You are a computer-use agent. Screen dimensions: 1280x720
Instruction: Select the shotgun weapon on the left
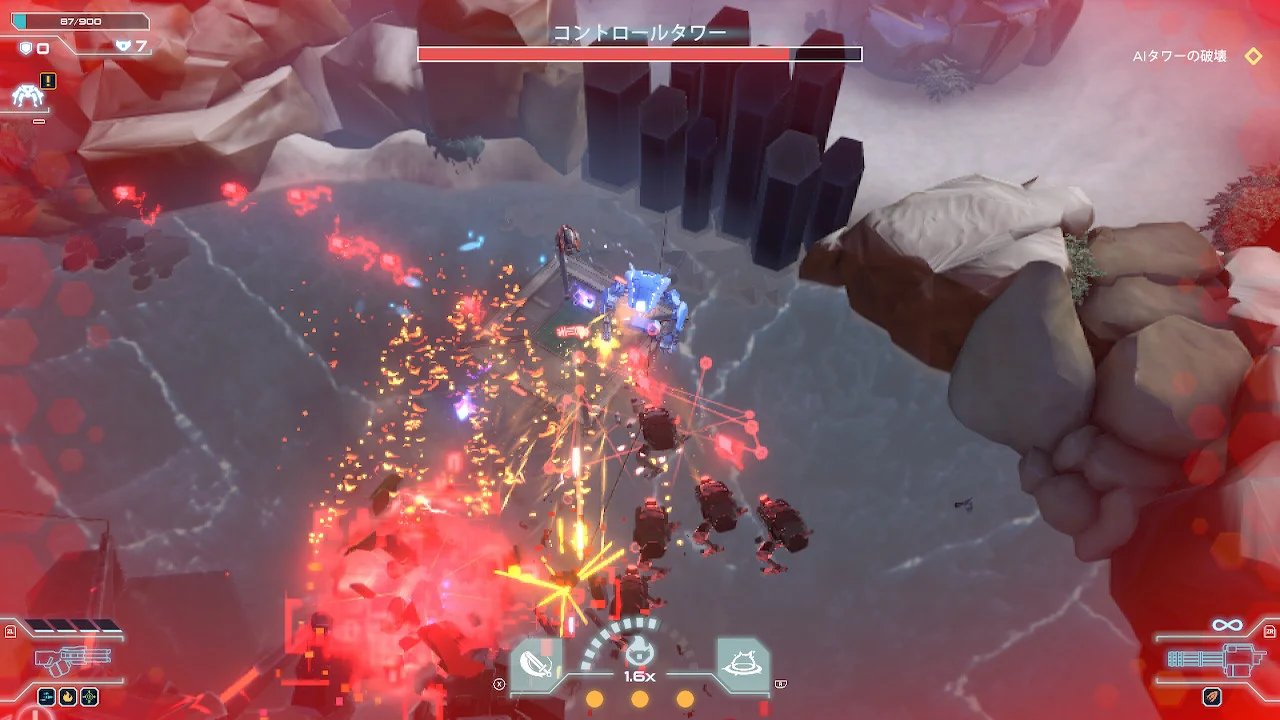pos(70,660)
